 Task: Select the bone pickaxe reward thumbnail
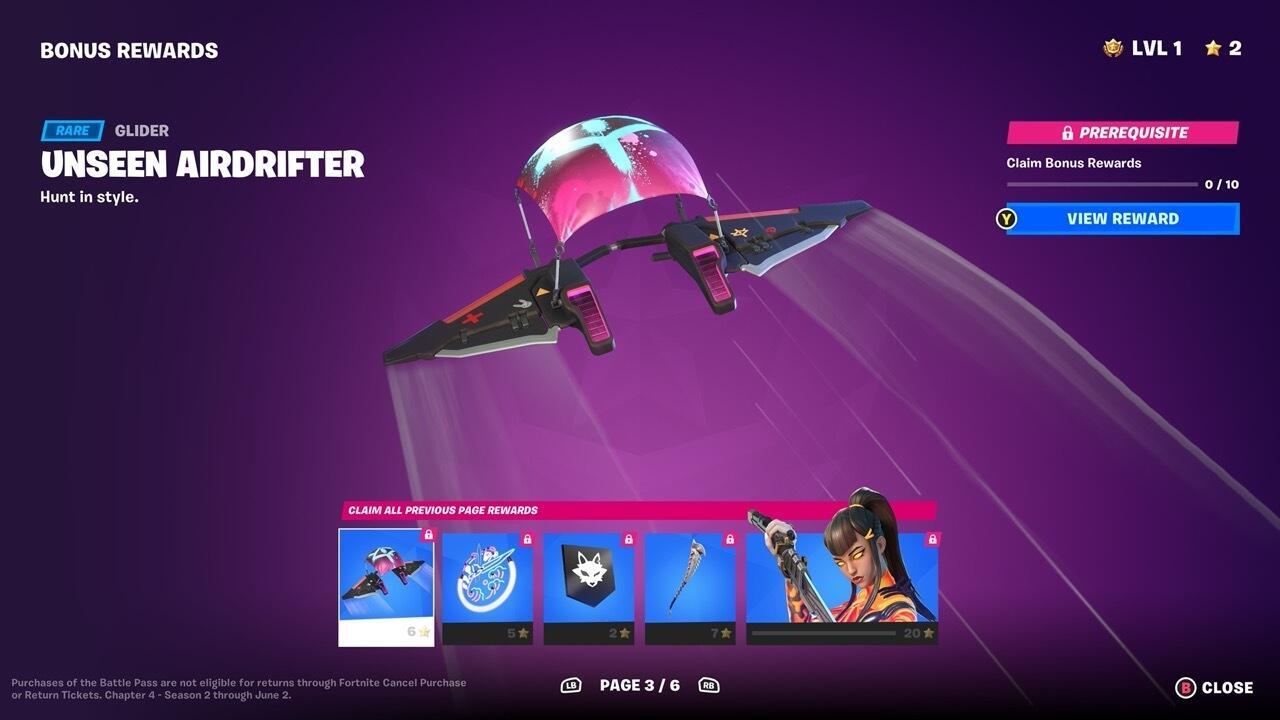point(689,580)
